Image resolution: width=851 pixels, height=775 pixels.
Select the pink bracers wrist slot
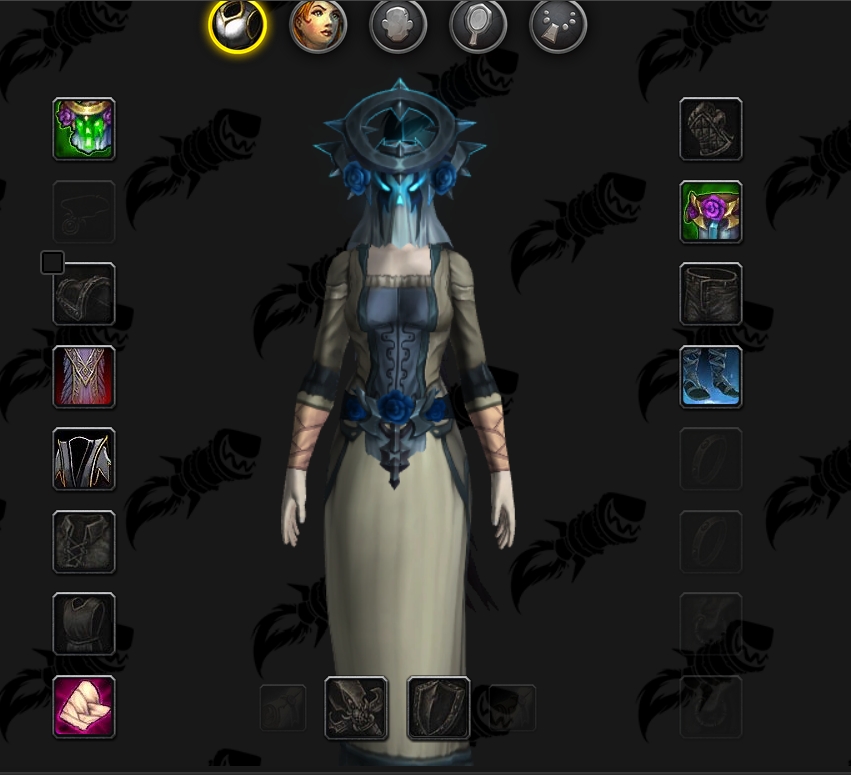84,707
